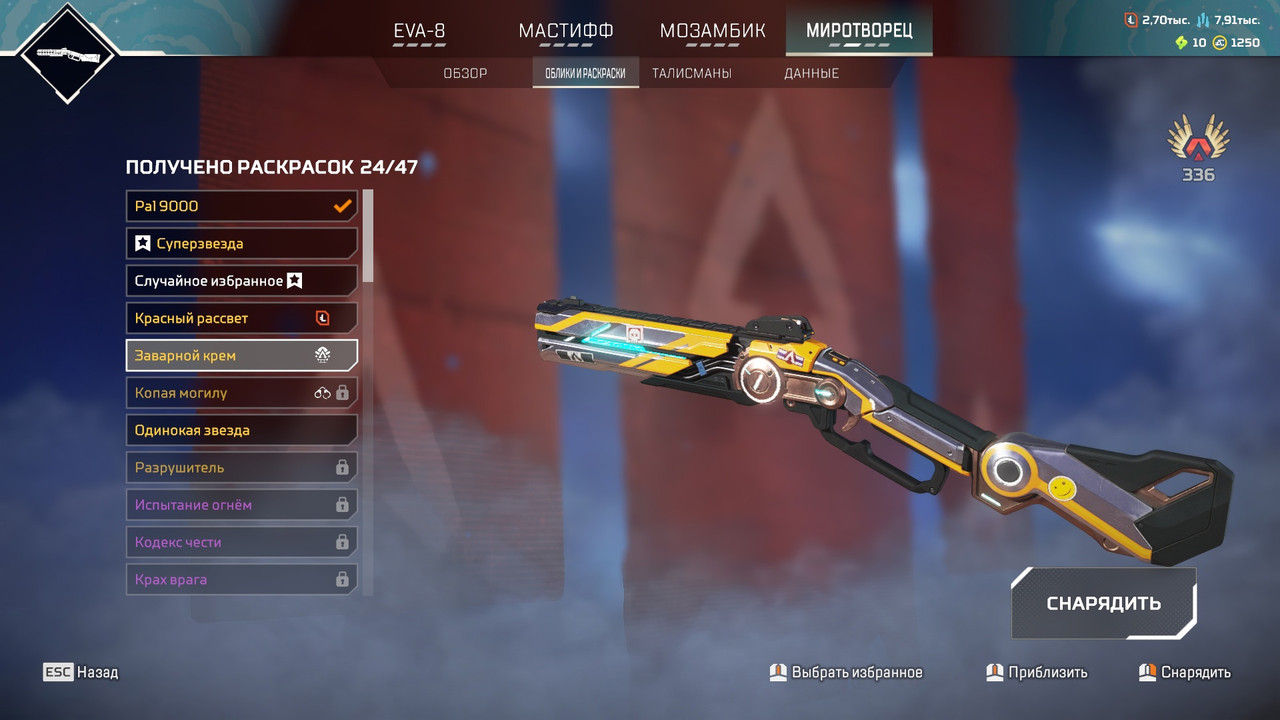Open the МОЗАМБИК weapon tab
The image size is (1280, 720).
[x=712, y=31]
